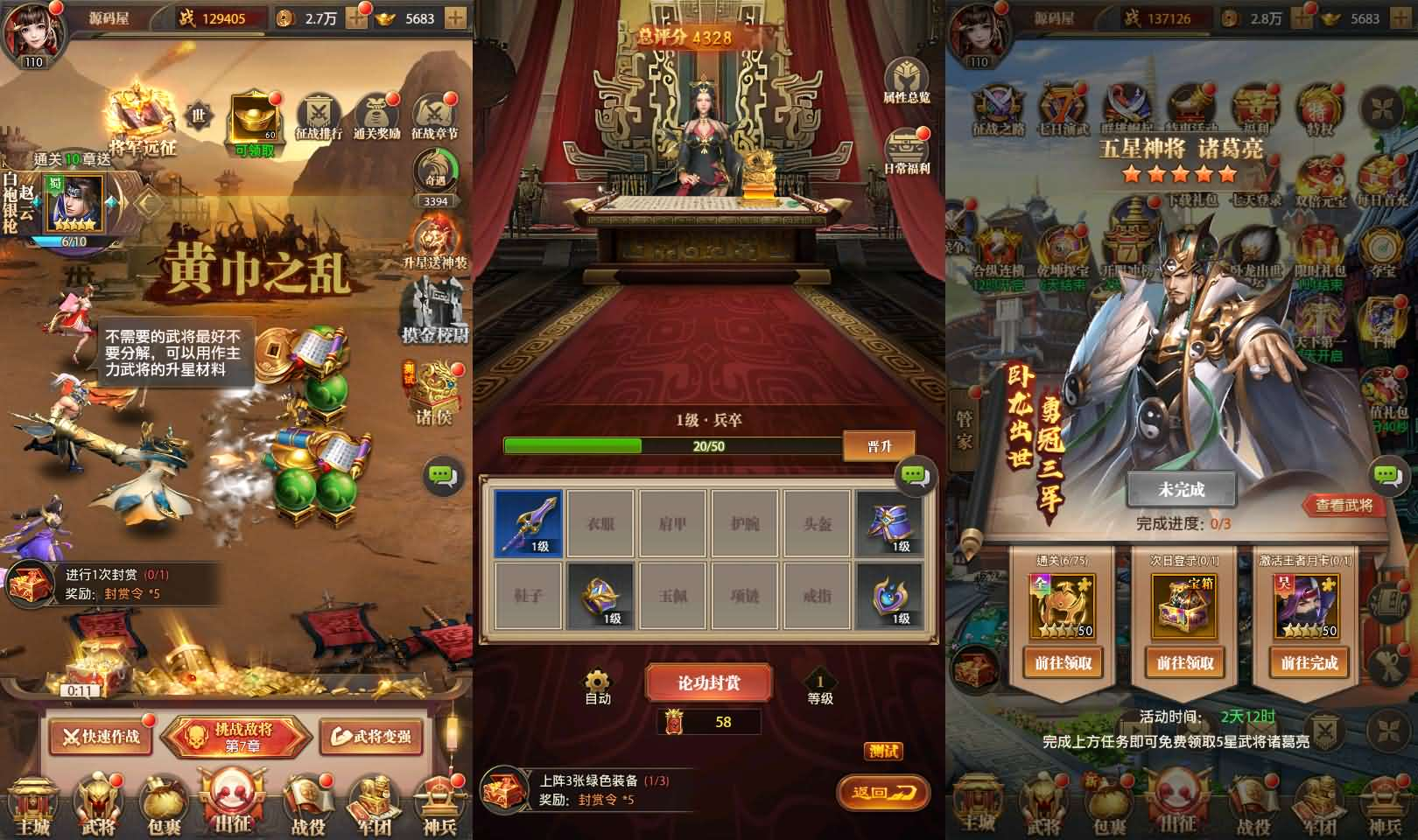The width and height of the screenshot is (1418, 840).
Task: Collapse the 赵云 hero panel with its arrow
Action: 146,204
